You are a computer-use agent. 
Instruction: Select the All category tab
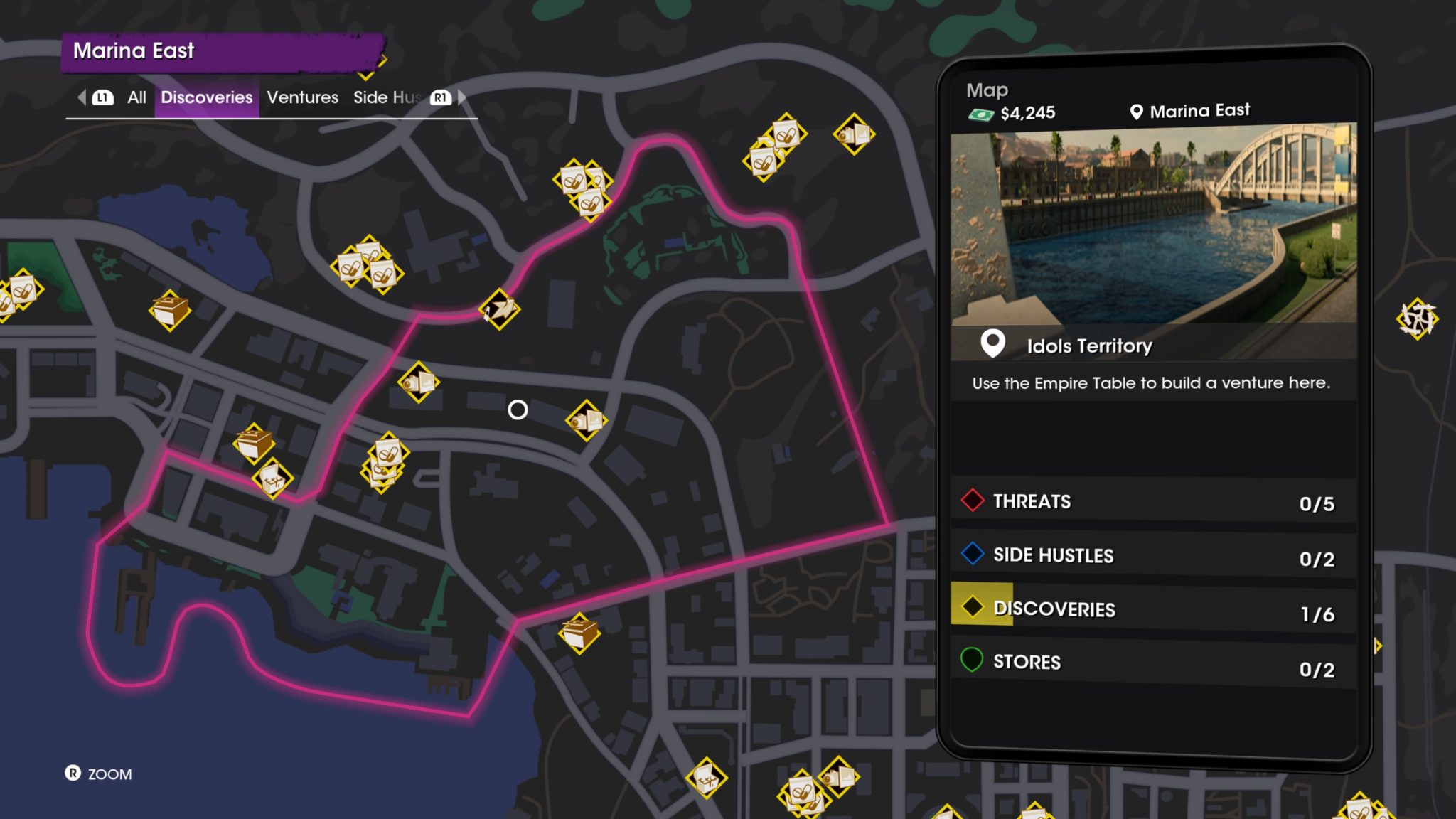pos(136,97)
